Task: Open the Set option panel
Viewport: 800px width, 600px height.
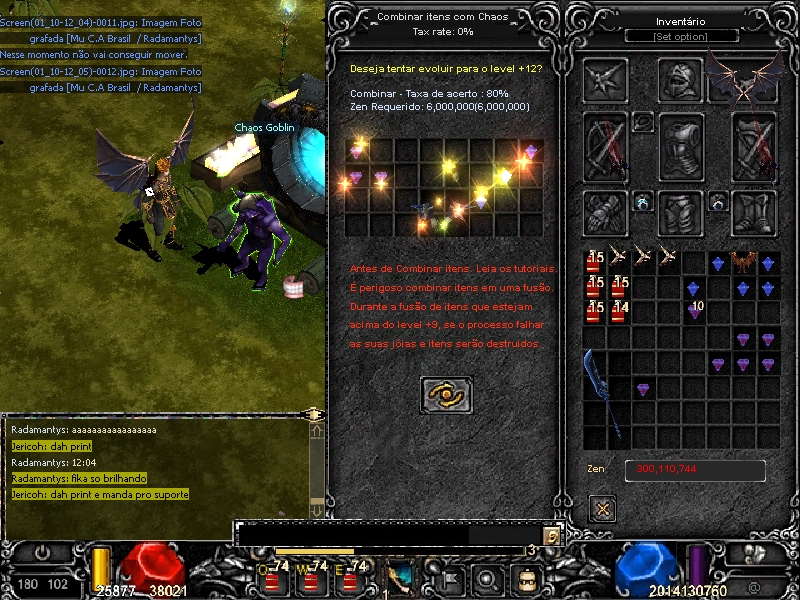Action: tap(680, 37)
